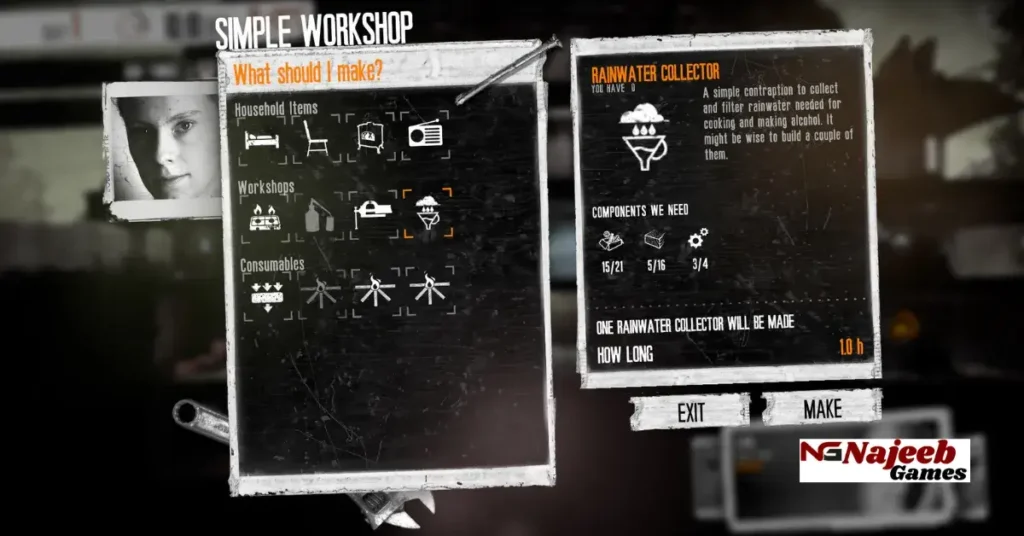Click the MAKE button

822,409
